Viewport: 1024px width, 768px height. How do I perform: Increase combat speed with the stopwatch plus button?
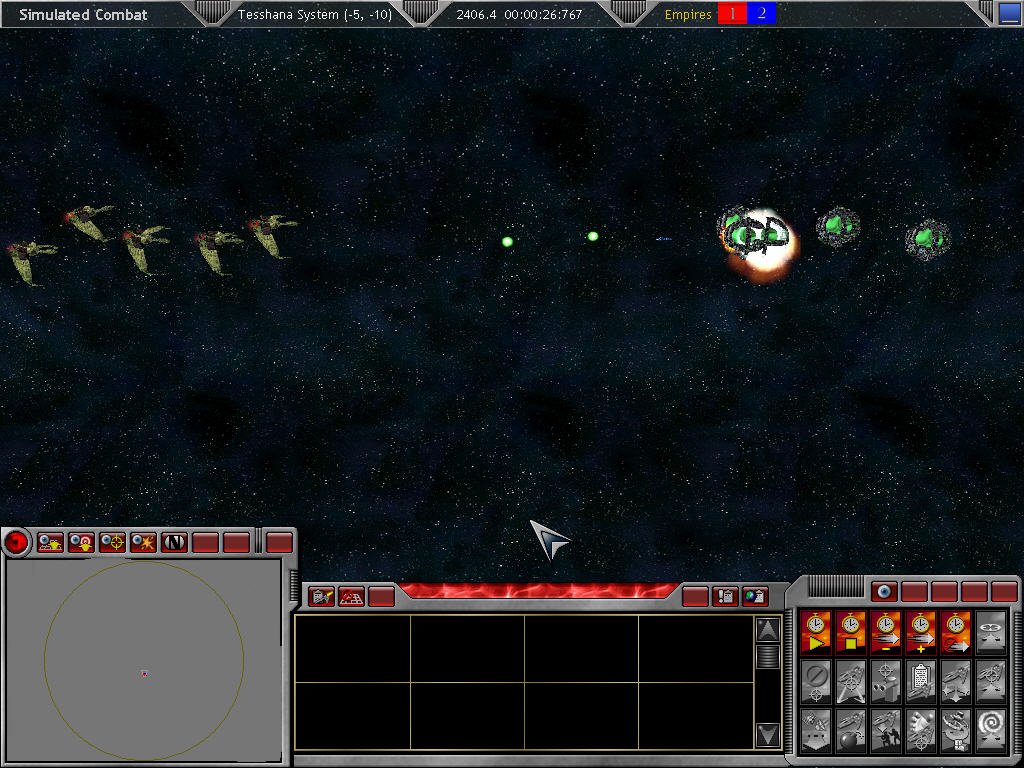[x=921, y=632]
